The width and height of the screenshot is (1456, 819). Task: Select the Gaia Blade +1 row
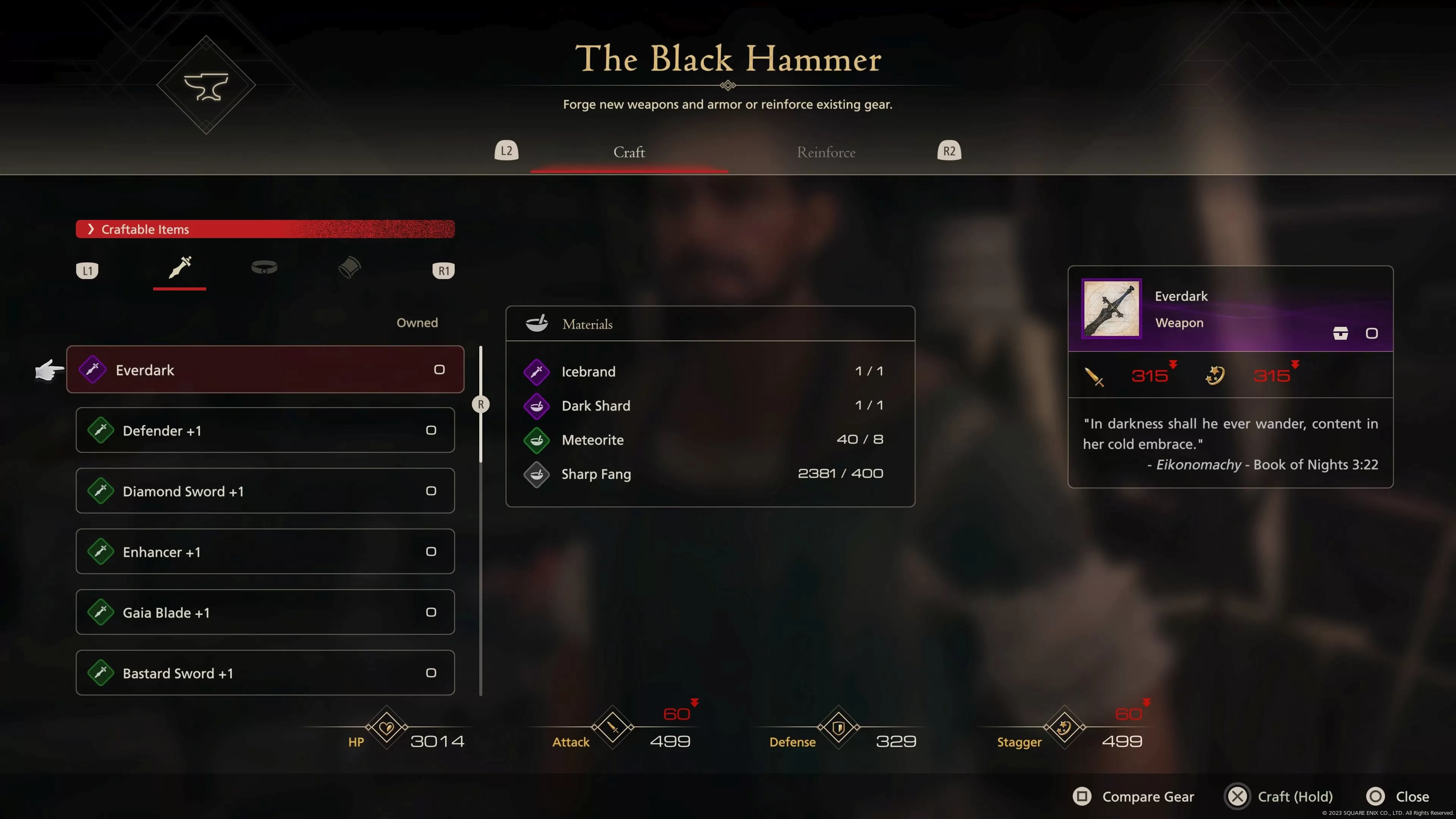pyautogui.click(x=265, y=612)
